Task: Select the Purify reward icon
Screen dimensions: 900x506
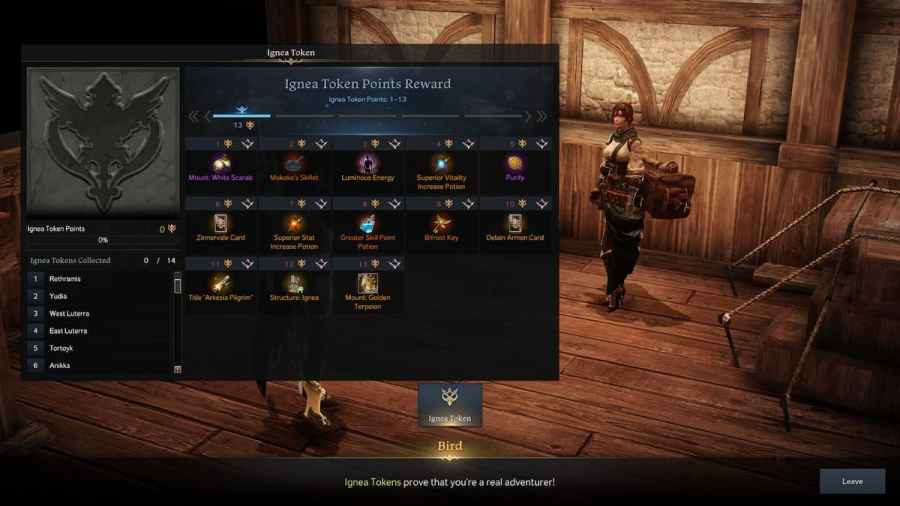Action: click(x=515, y=163)
